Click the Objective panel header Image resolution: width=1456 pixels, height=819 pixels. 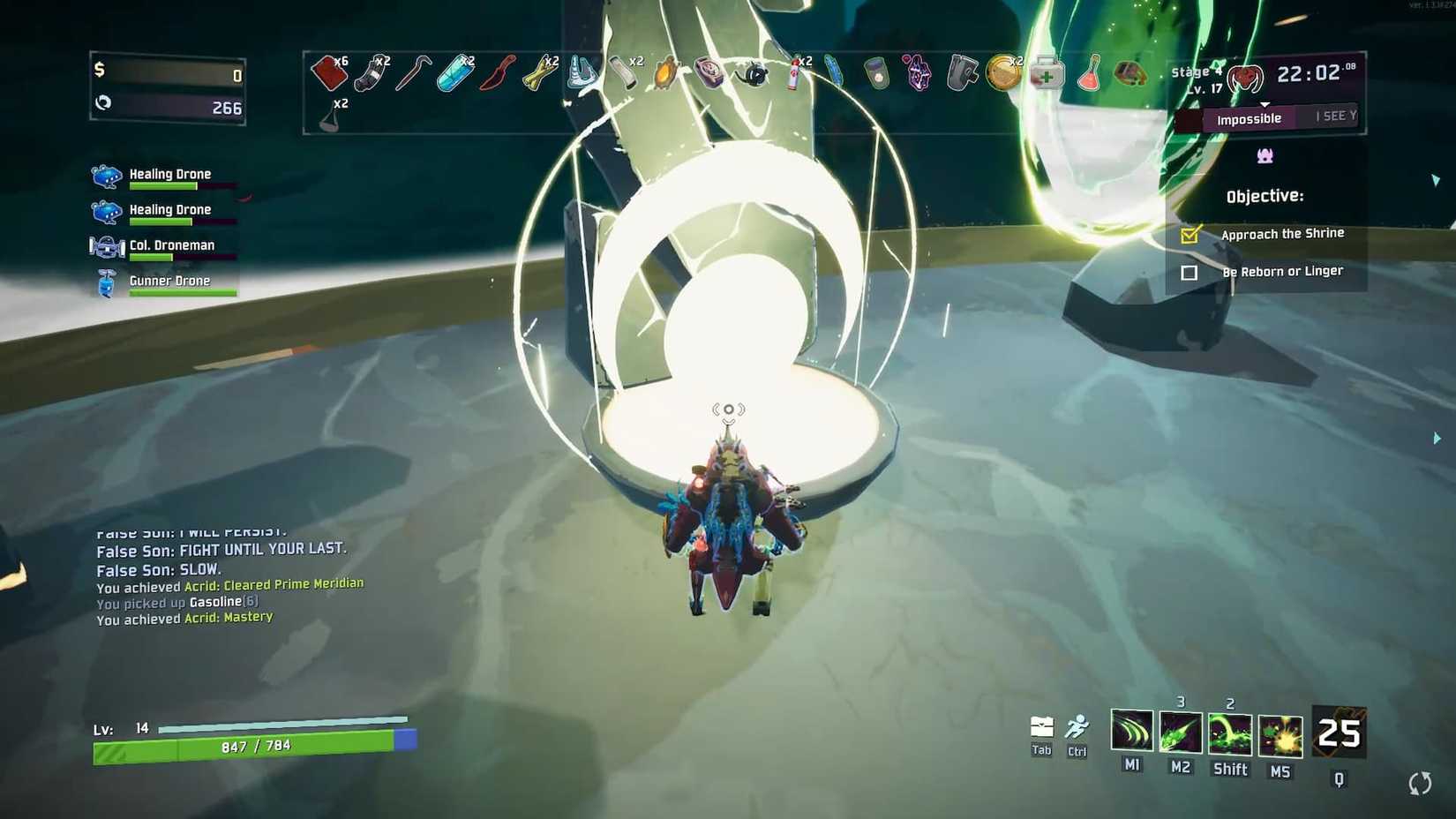pyautogui.click(x=1264, y=195)
